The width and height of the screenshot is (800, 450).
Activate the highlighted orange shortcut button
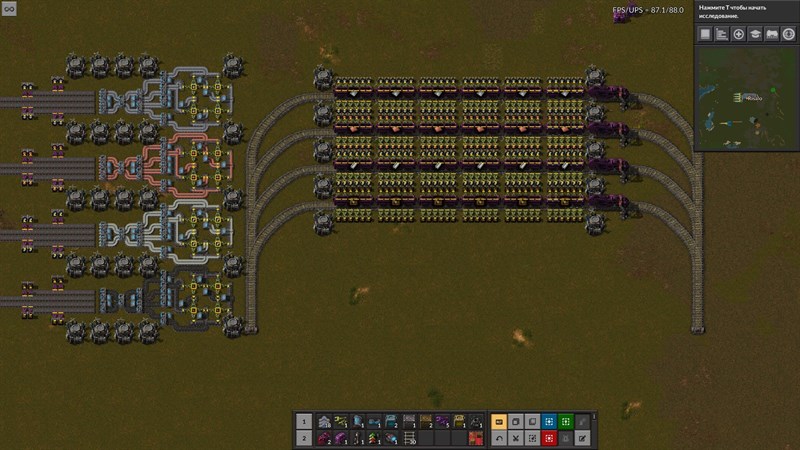(x=499, y=422)
